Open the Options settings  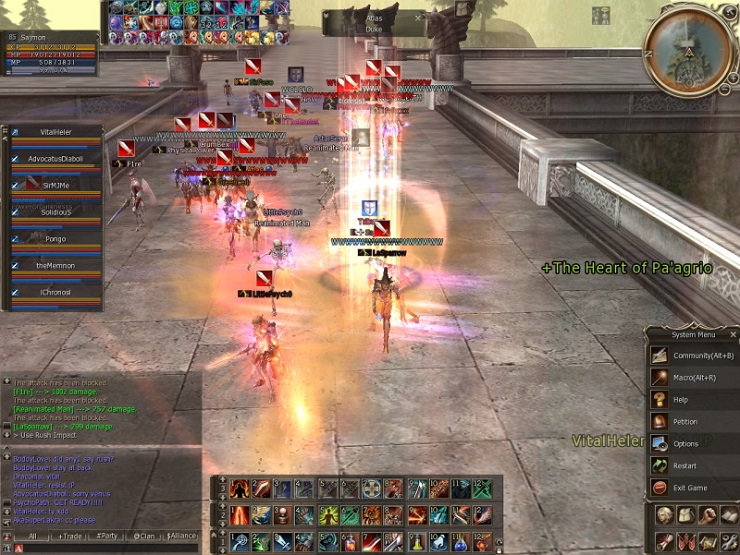point(692,443)
